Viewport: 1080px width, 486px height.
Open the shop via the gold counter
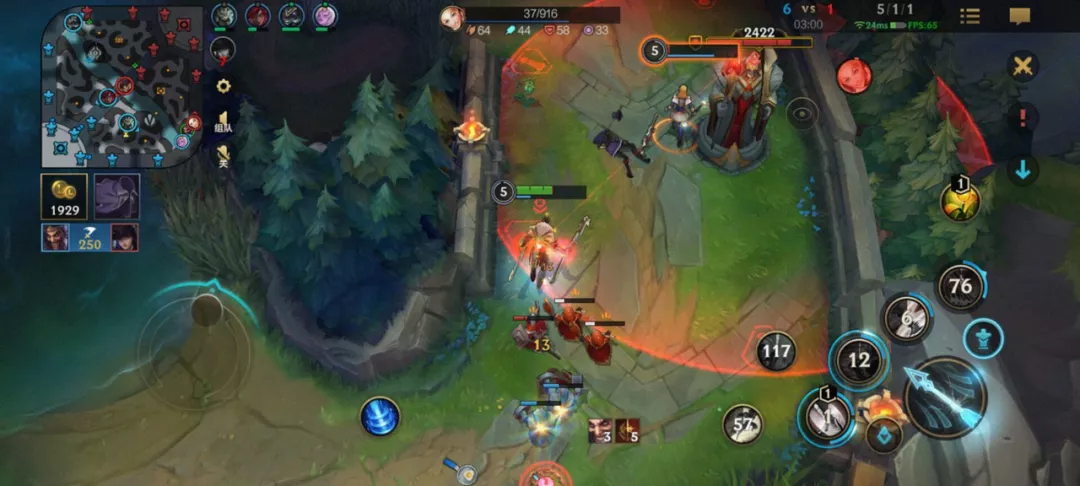click(63, 196)
